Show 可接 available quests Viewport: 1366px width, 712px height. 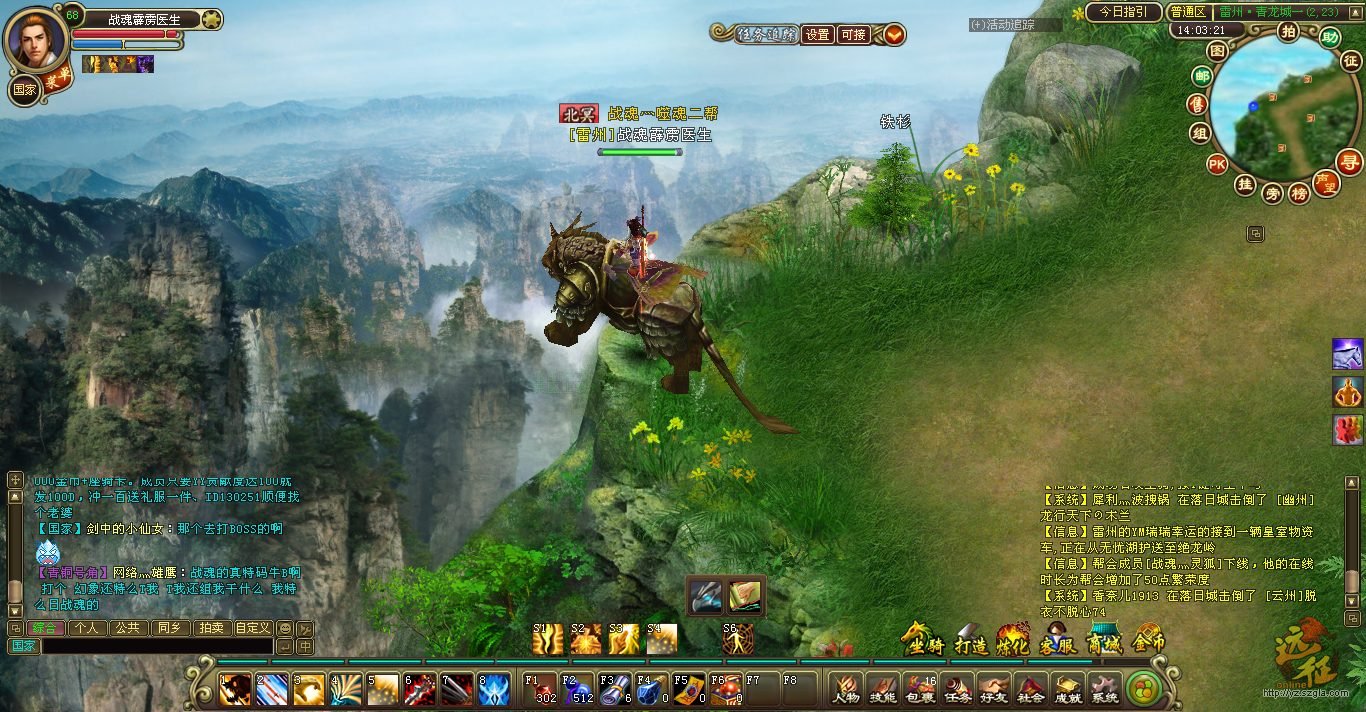(x=853, y=34)
